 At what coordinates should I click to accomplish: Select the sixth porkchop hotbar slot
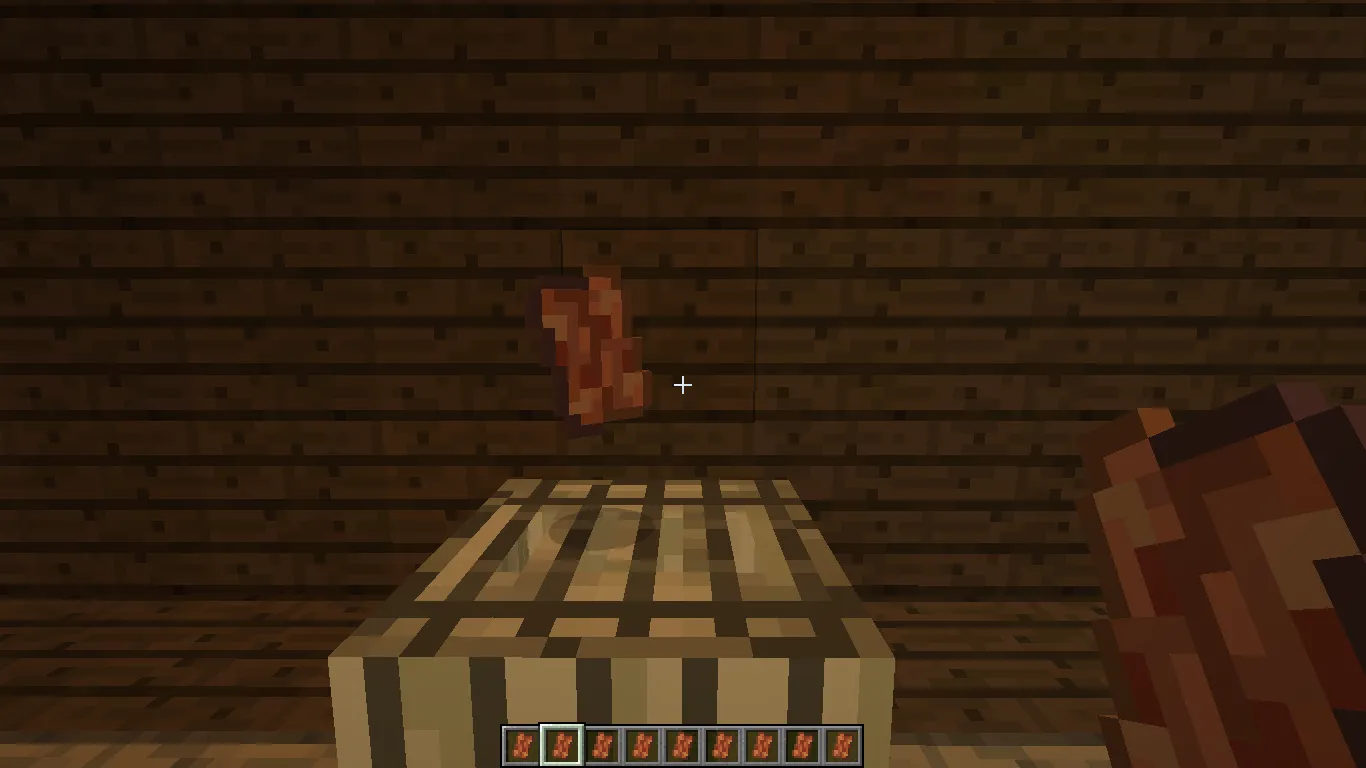pyautogui.click(x=721, y=745)
